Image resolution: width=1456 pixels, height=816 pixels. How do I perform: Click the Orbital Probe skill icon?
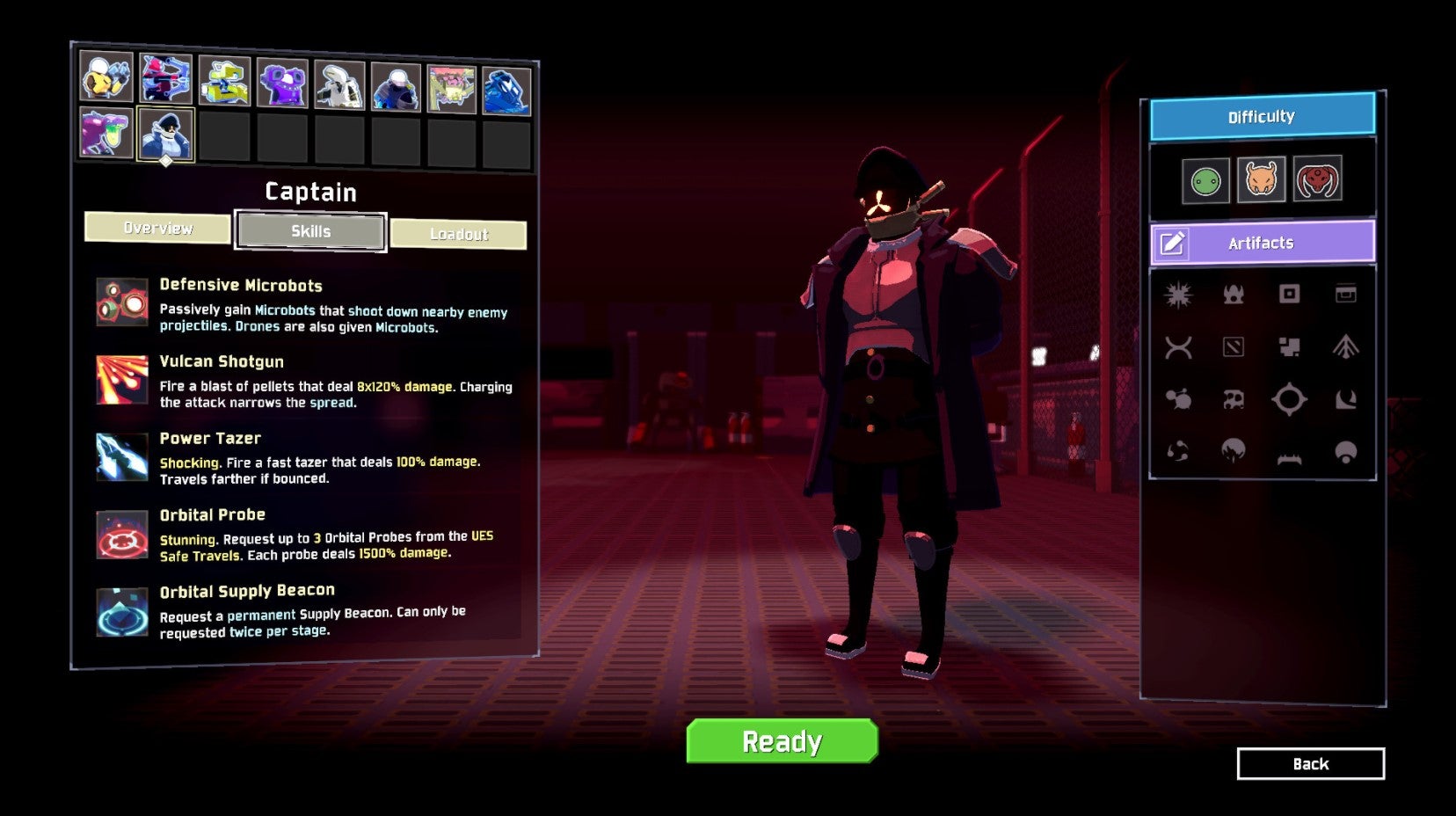121,533
